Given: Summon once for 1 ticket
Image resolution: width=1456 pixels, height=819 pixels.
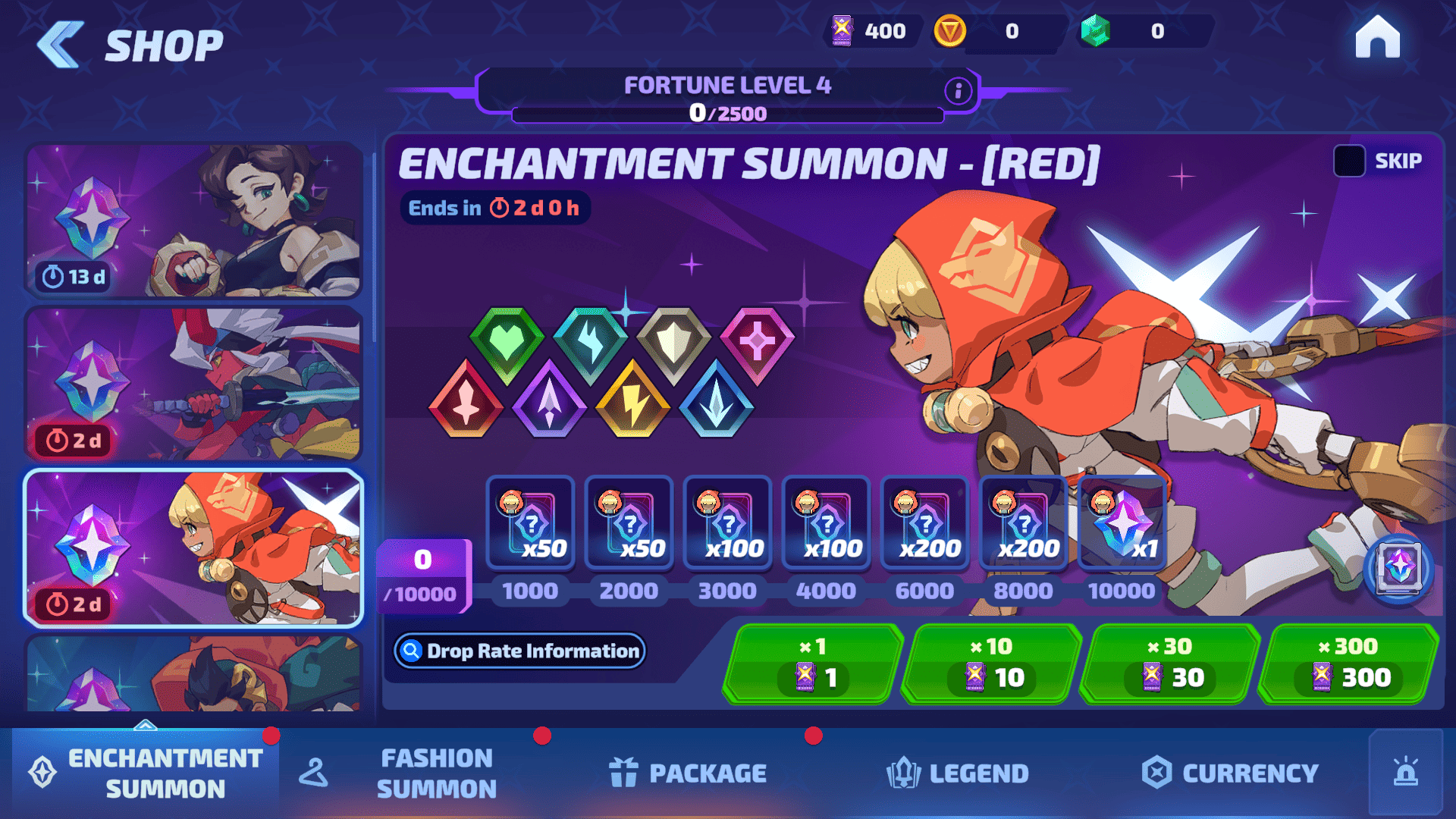Looking at the screenshot, I should point(813,664).
